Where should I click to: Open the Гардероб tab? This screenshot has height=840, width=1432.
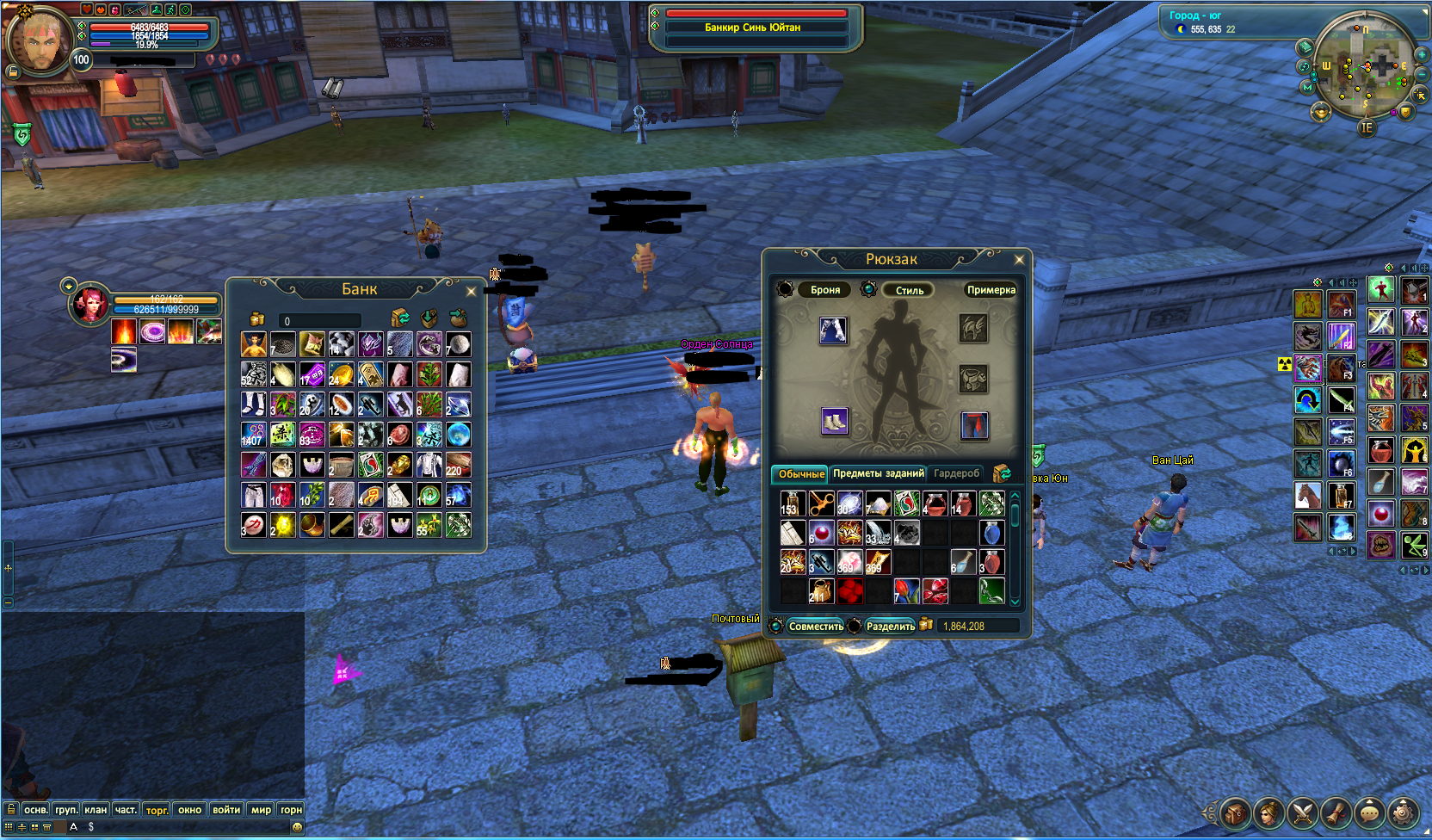pos(956,473)
